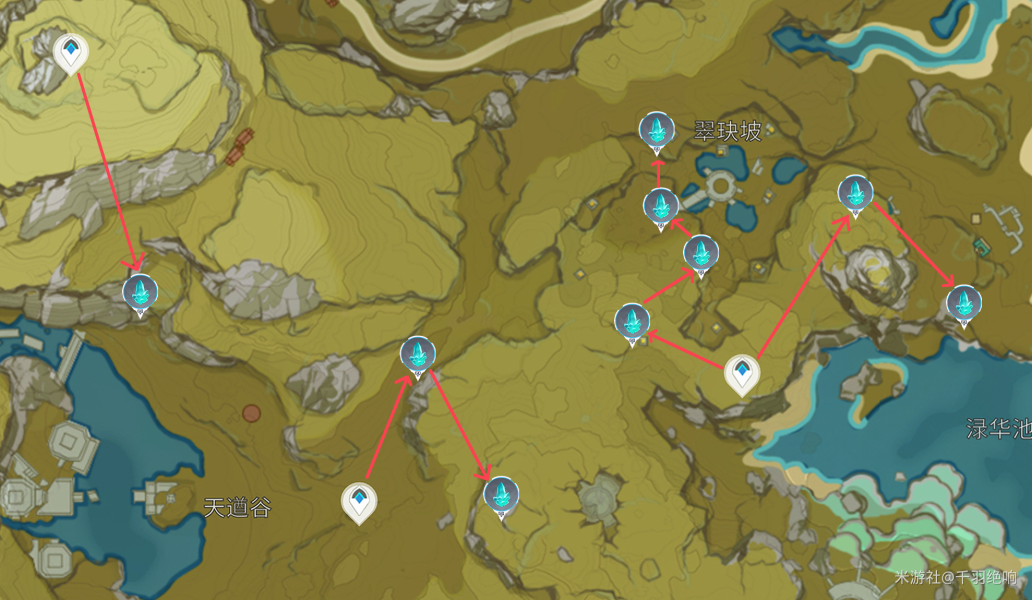The height and width of the screenshot is (600, 1032).
Task: Select the crystal marker directly below the 翠玦坡 marker
Action: (x=660, y=206)
